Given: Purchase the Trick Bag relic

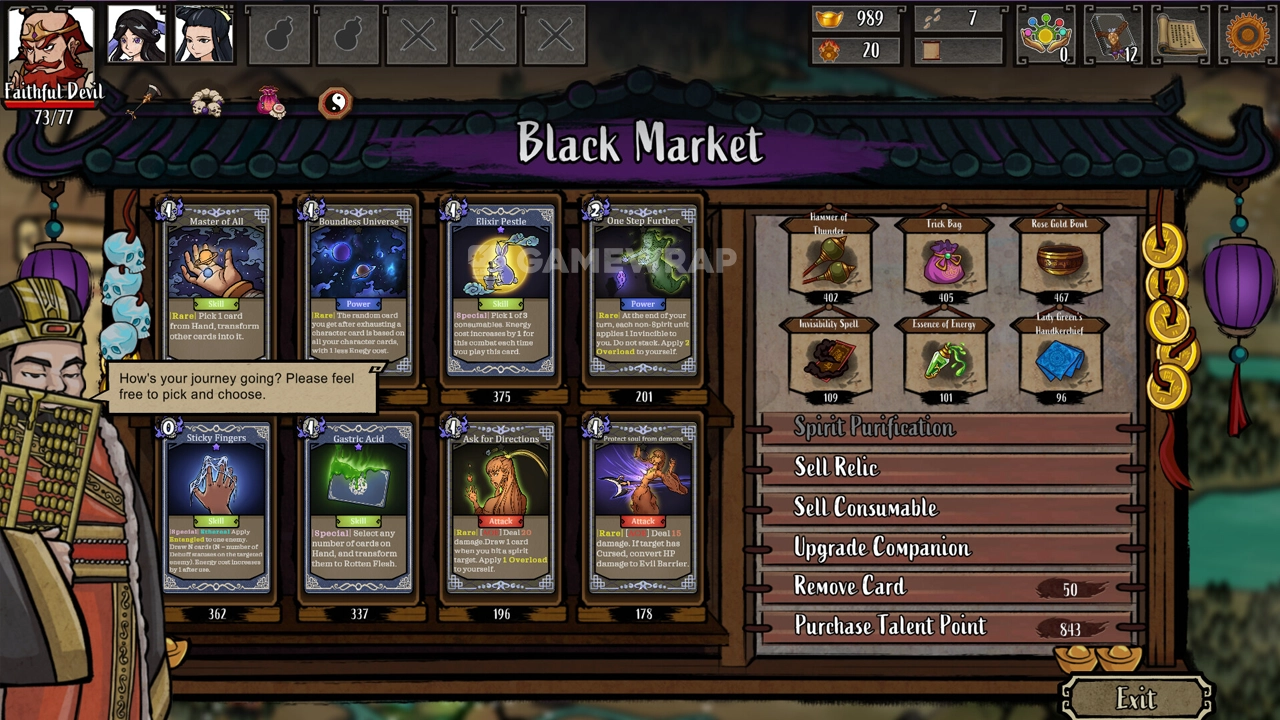Looking at the screenshot, I should click(x=945, y=260).
